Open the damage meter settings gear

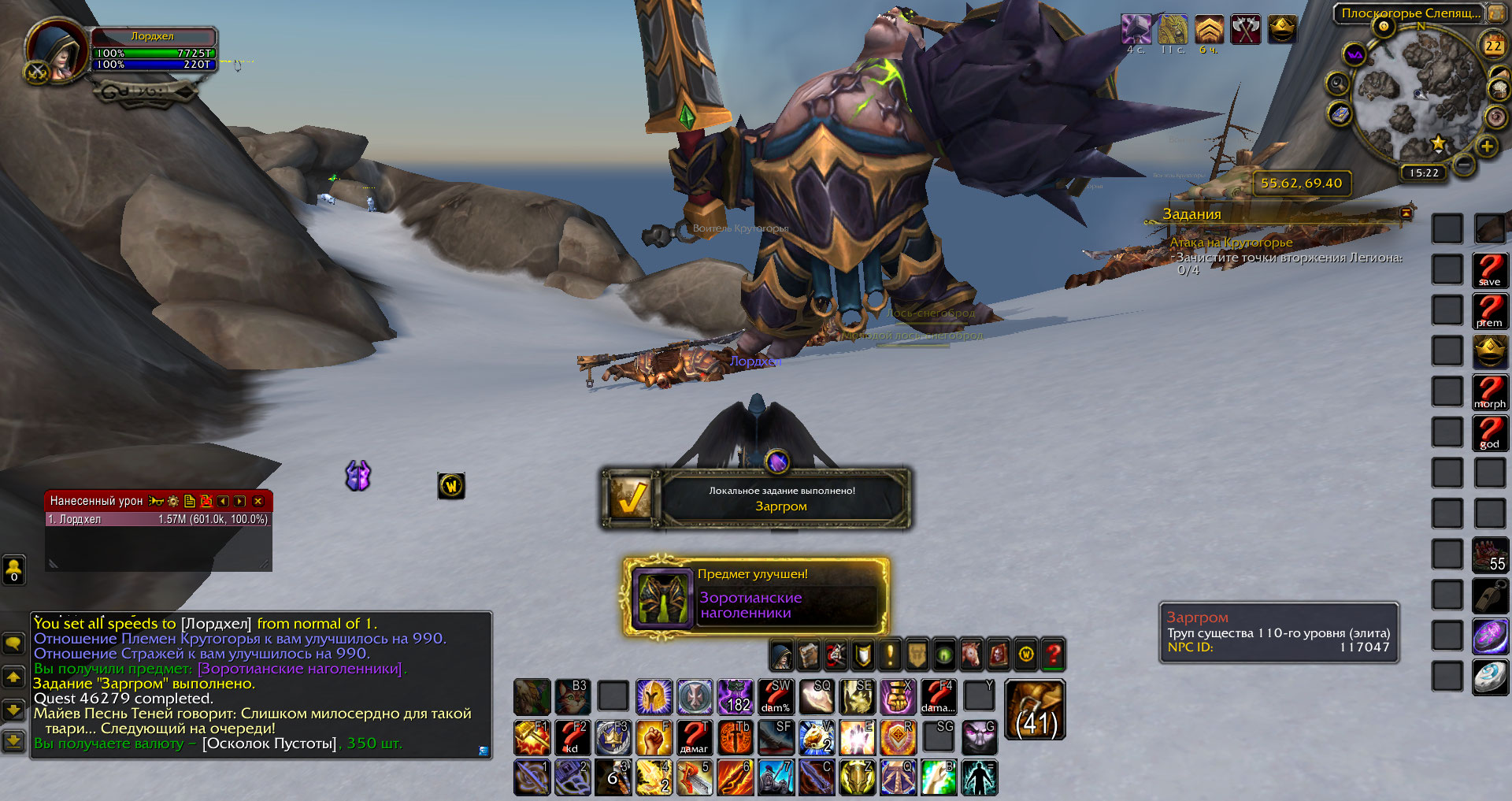[x=173, y=501]
